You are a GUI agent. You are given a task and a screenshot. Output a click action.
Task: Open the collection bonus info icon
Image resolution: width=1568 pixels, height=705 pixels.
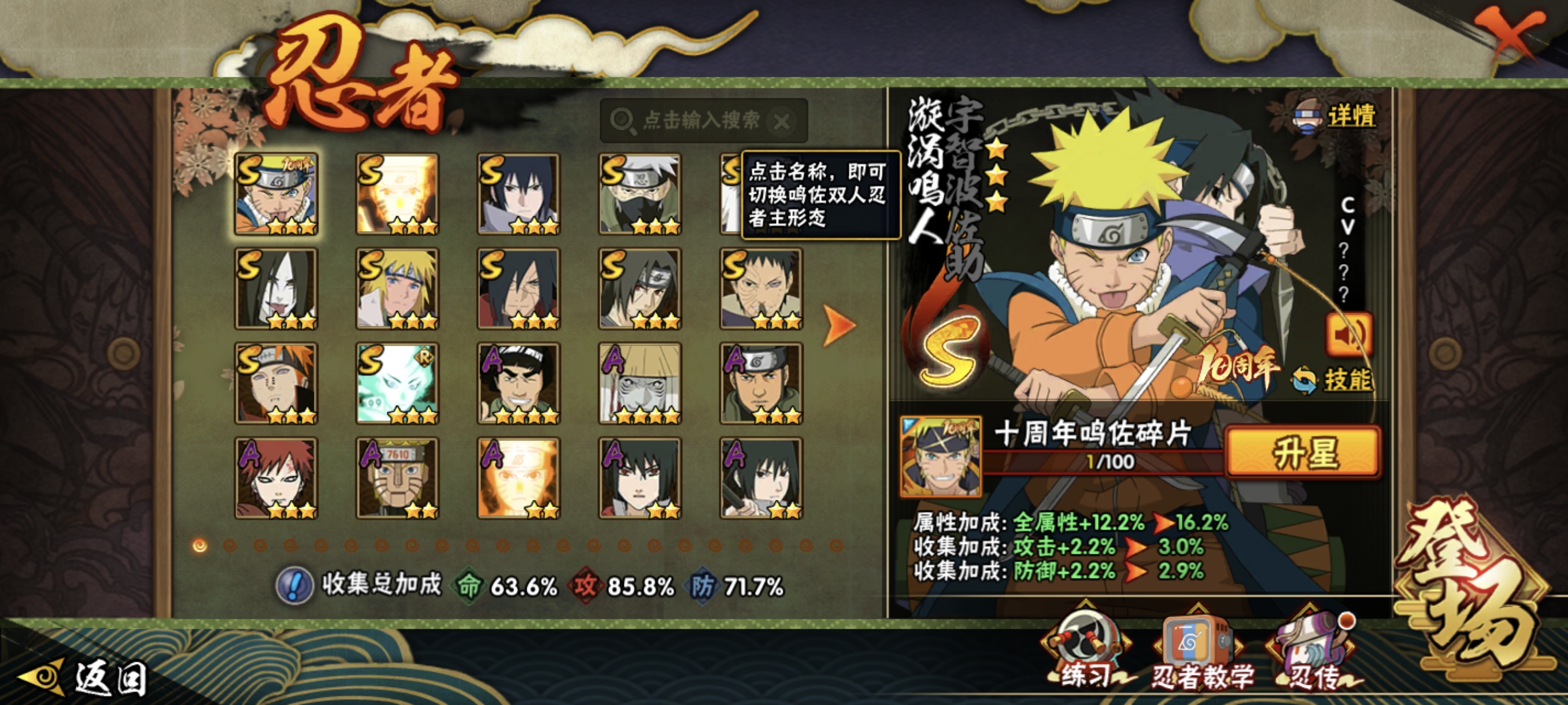click(295, 586)
